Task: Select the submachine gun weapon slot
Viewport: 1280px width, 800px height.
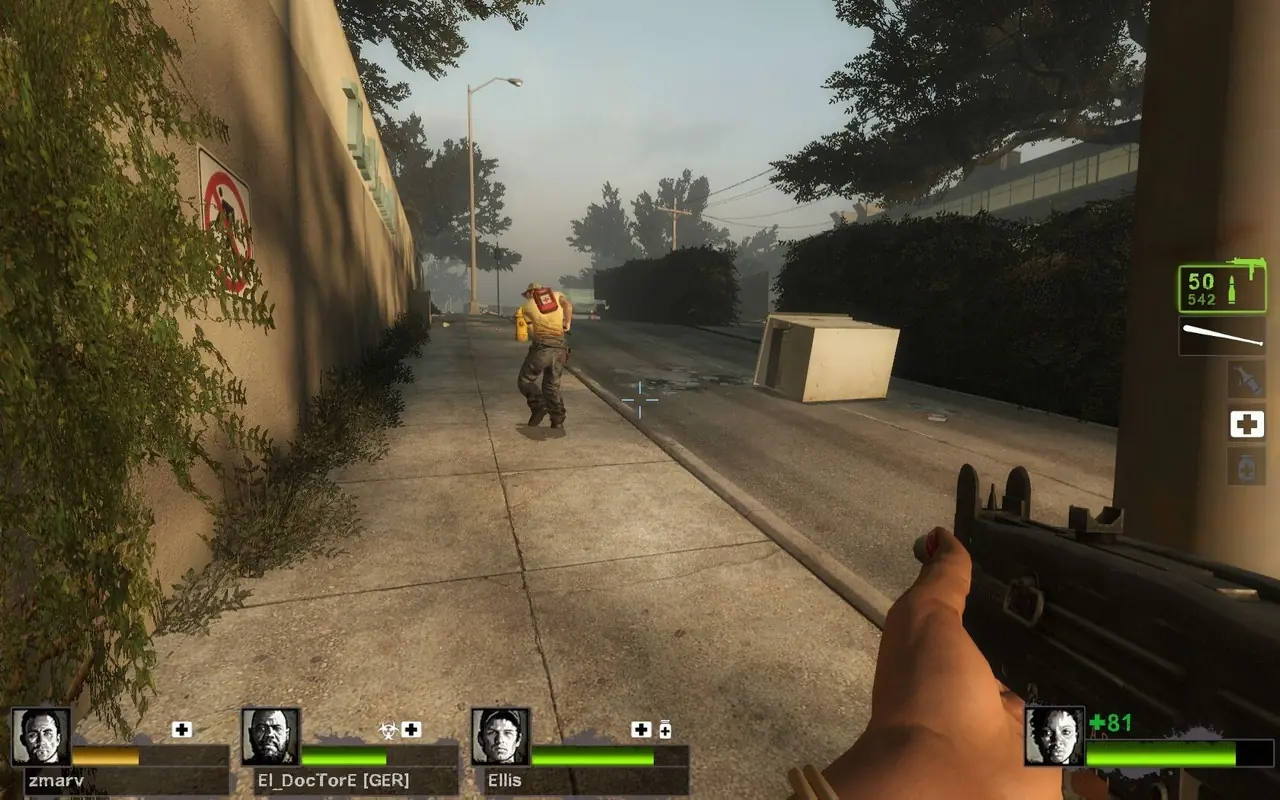Action: [x=1221, y=288]
